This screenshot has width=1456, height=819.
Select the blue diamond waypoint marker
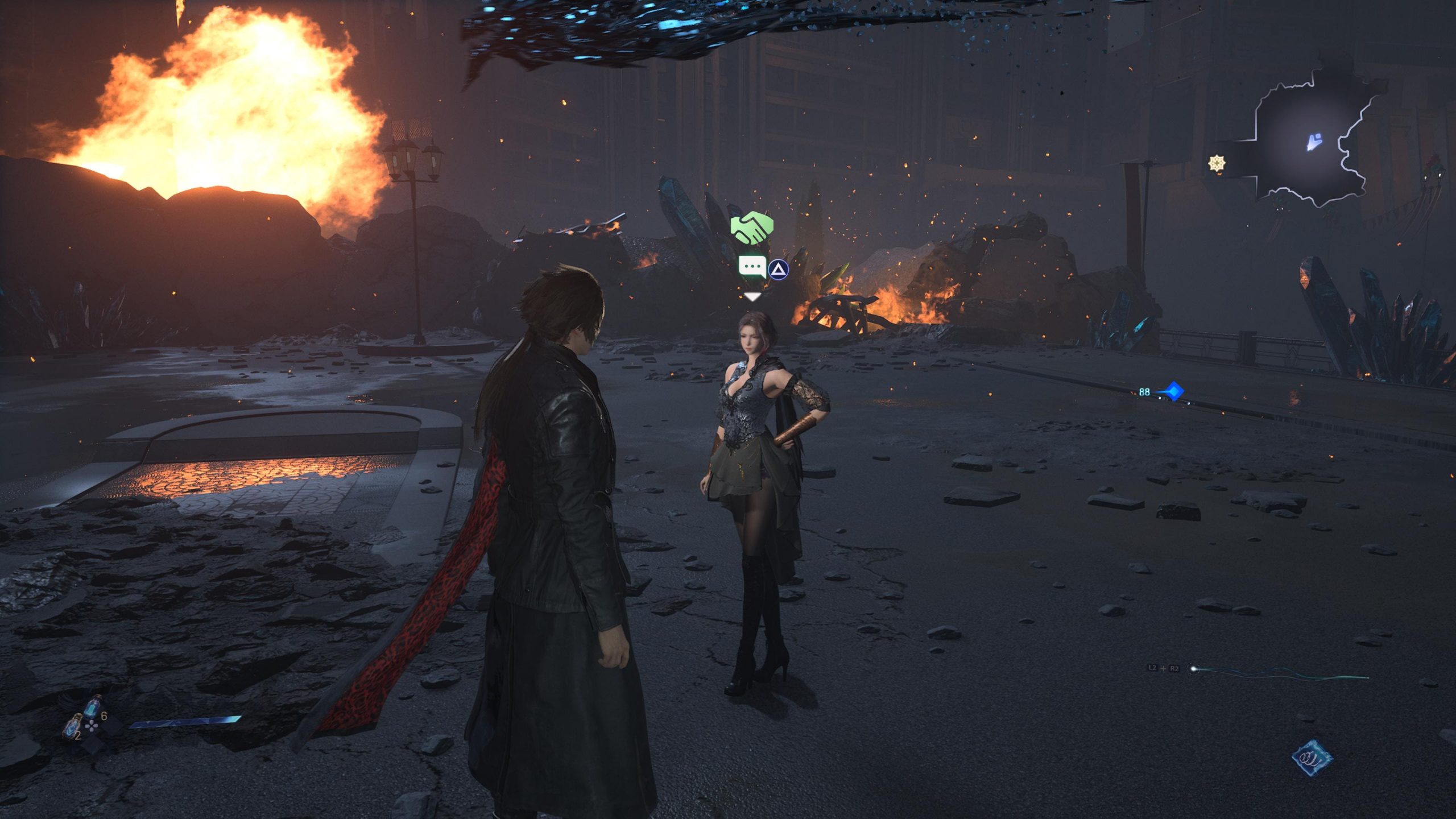pos(1173,391)
